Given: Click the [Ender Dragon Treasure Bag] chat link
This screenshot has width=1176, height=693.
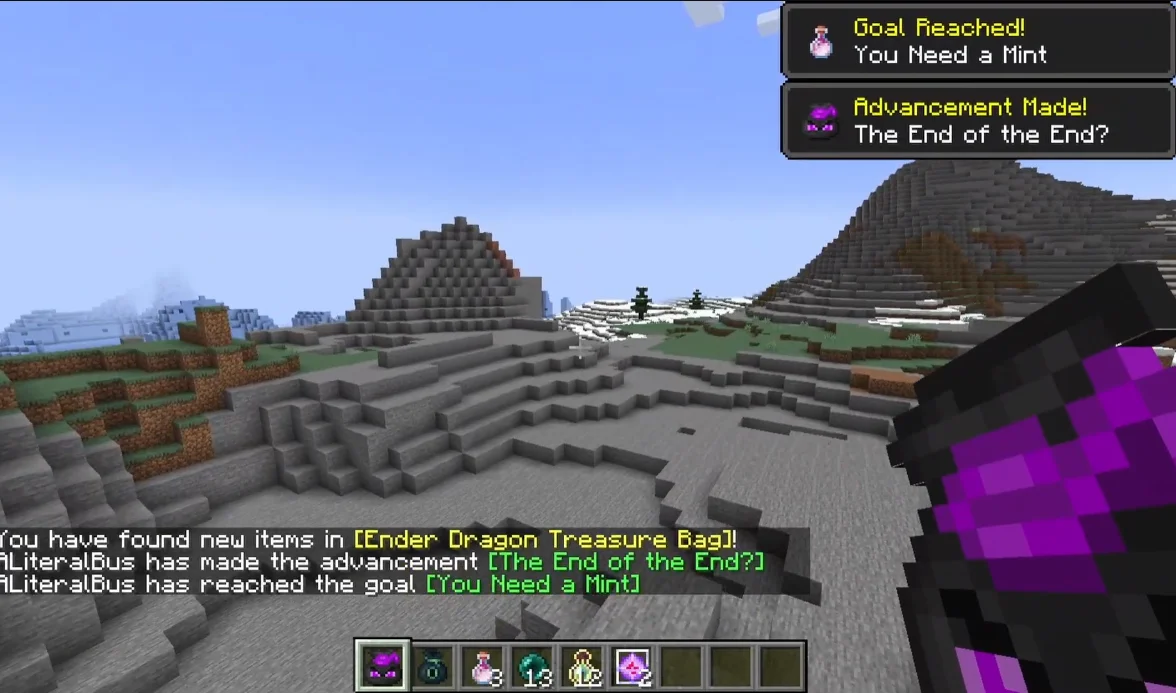Looking at the screenshot, I should (x=545, y=540).
